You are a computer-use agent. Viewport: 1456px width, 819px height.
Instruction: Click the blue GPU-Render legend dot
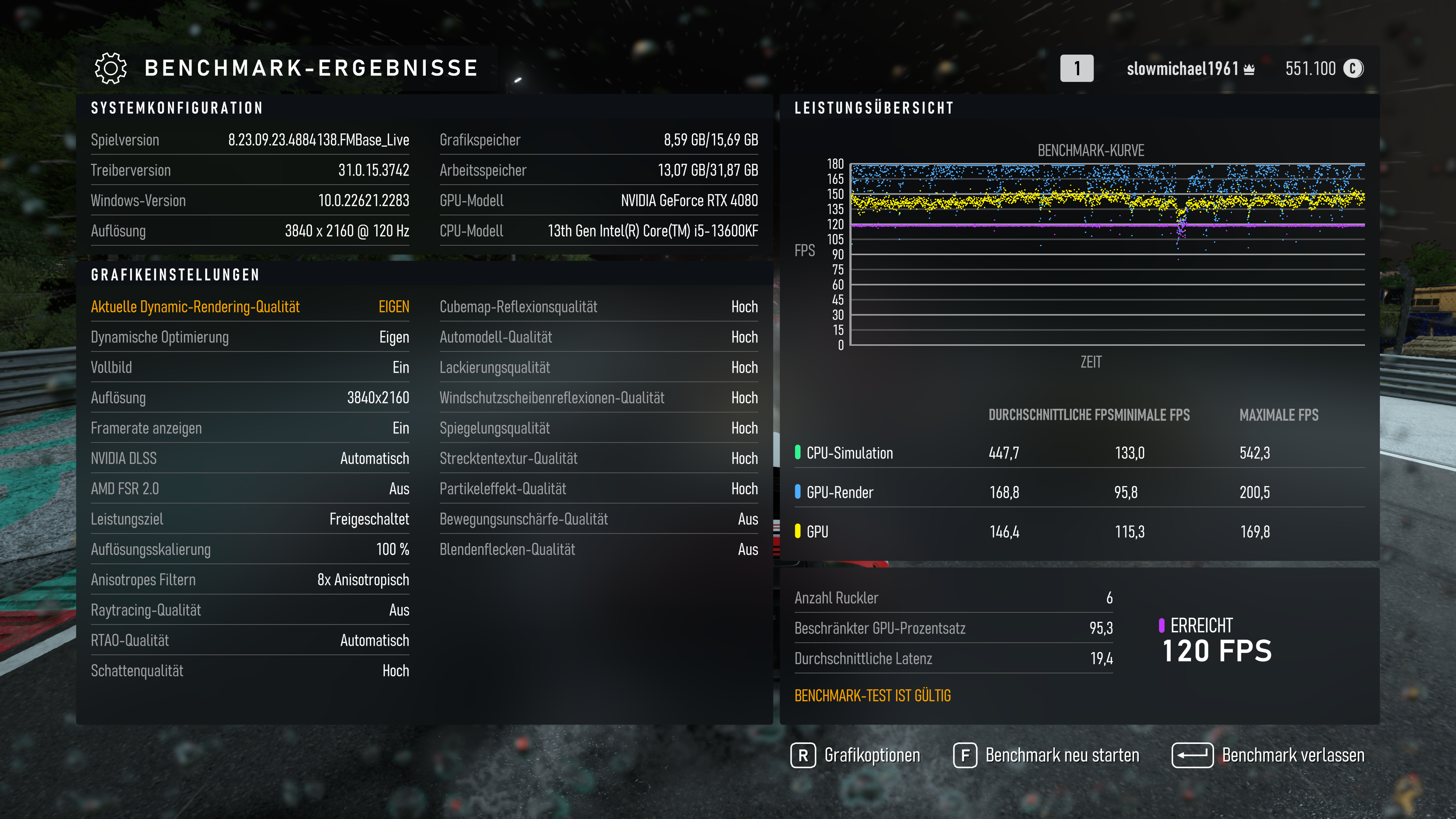point(797,492)
